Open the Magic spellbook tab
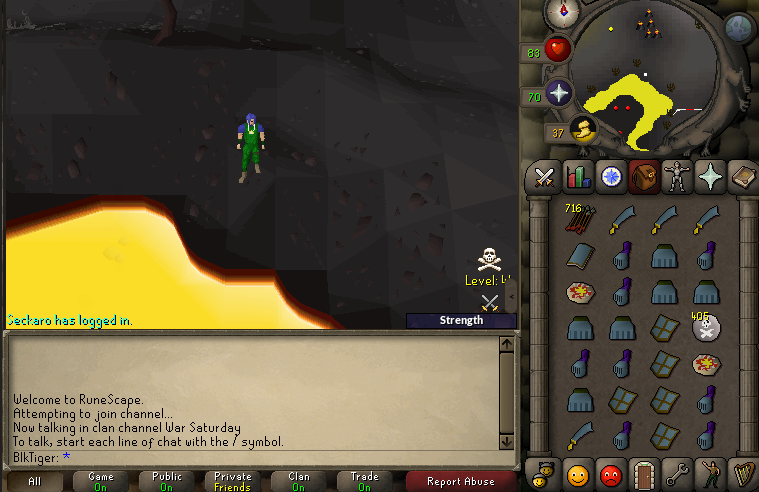Image resolution: width=759 pixels, height=492 pixels. (742, 177)
